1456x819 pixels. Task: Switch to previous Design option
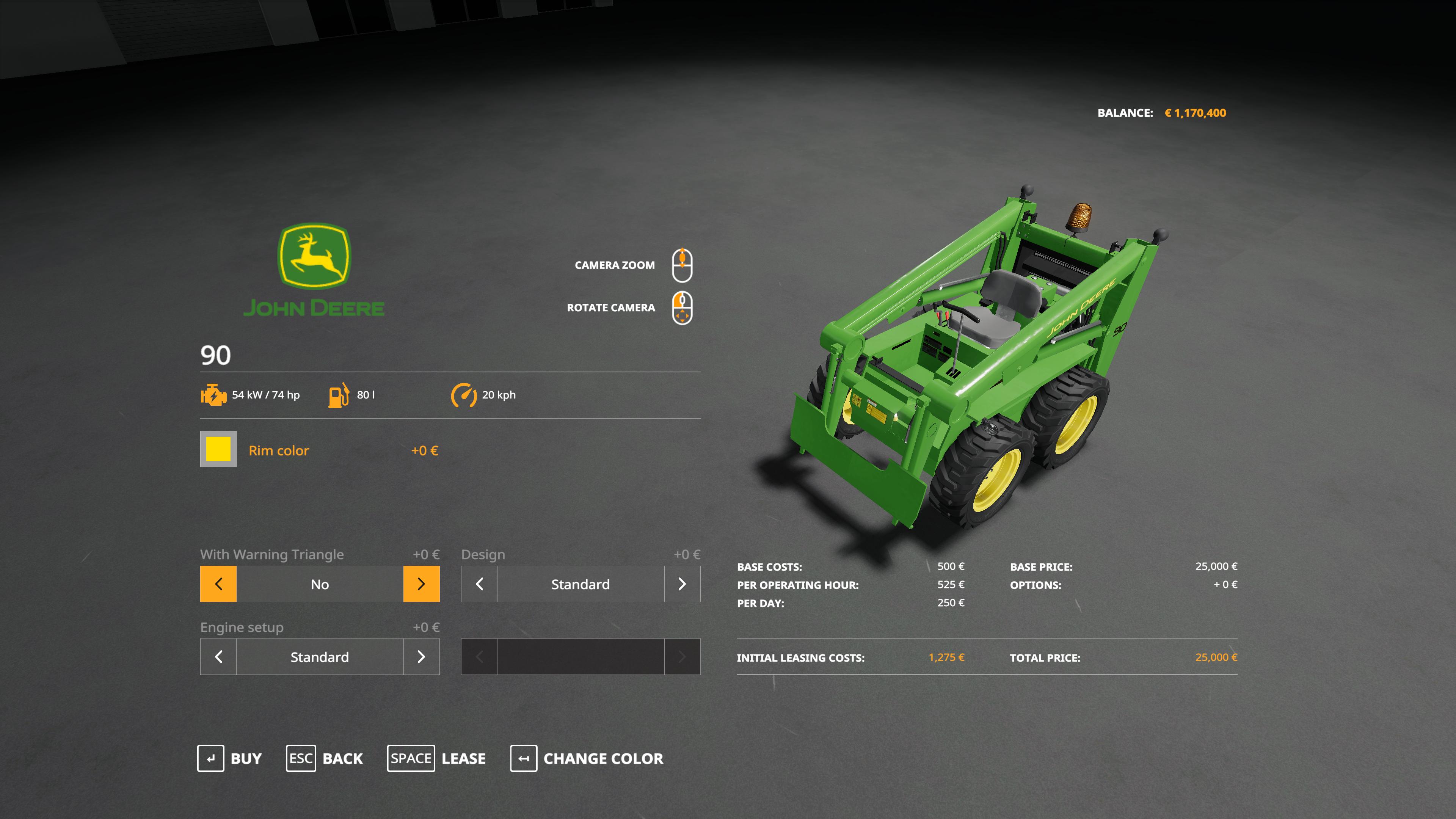click(x=479, y=584)
